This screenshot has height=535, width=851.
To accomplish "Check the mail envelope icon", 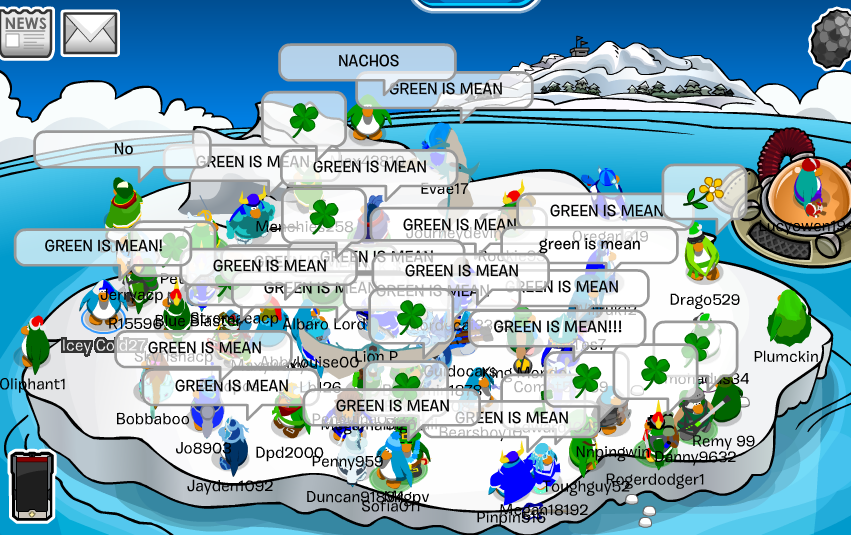I will [90, 33].
